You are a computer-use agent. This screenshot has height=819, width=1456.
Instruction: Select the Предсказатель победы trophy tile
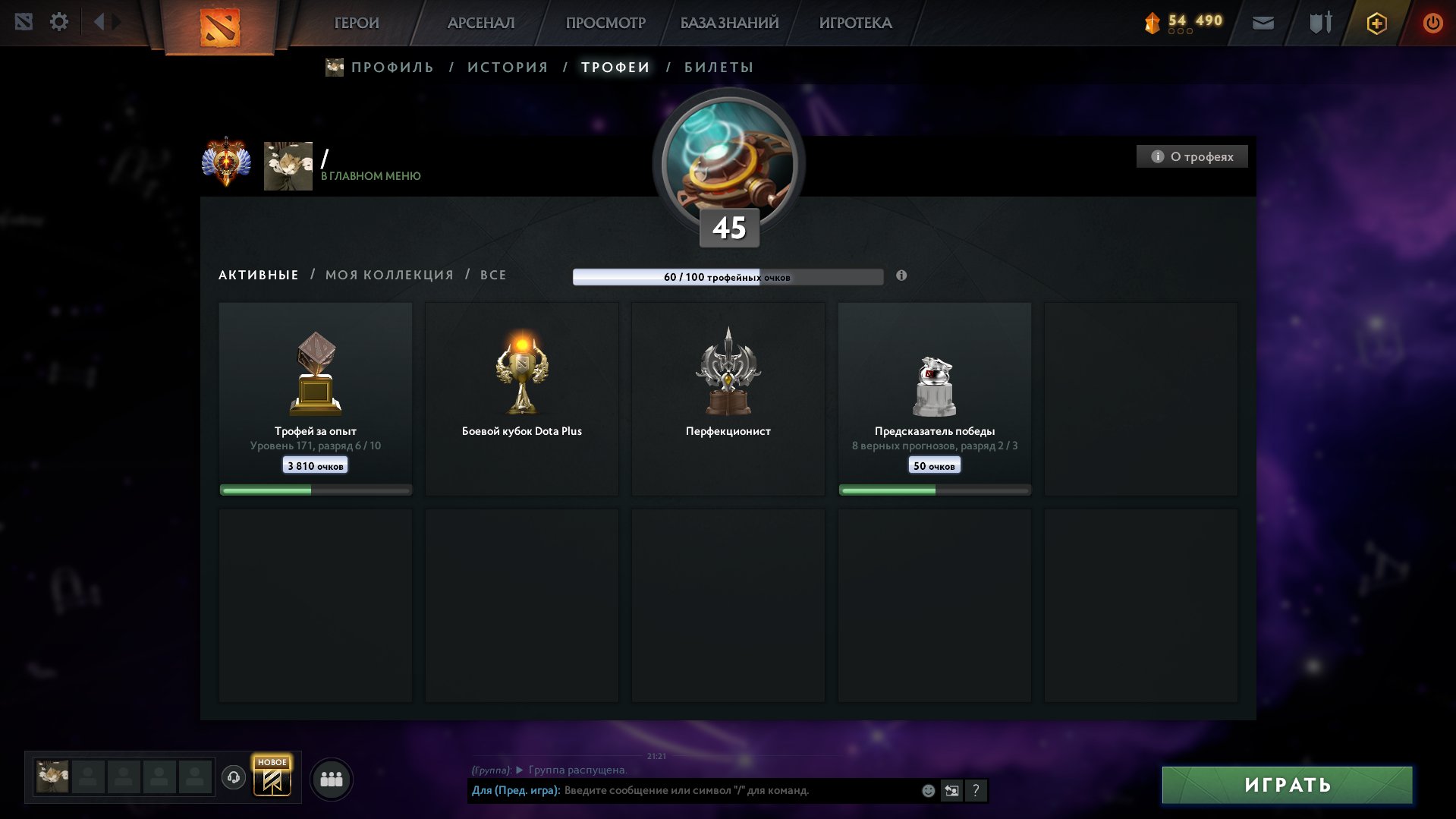(935, 398)
